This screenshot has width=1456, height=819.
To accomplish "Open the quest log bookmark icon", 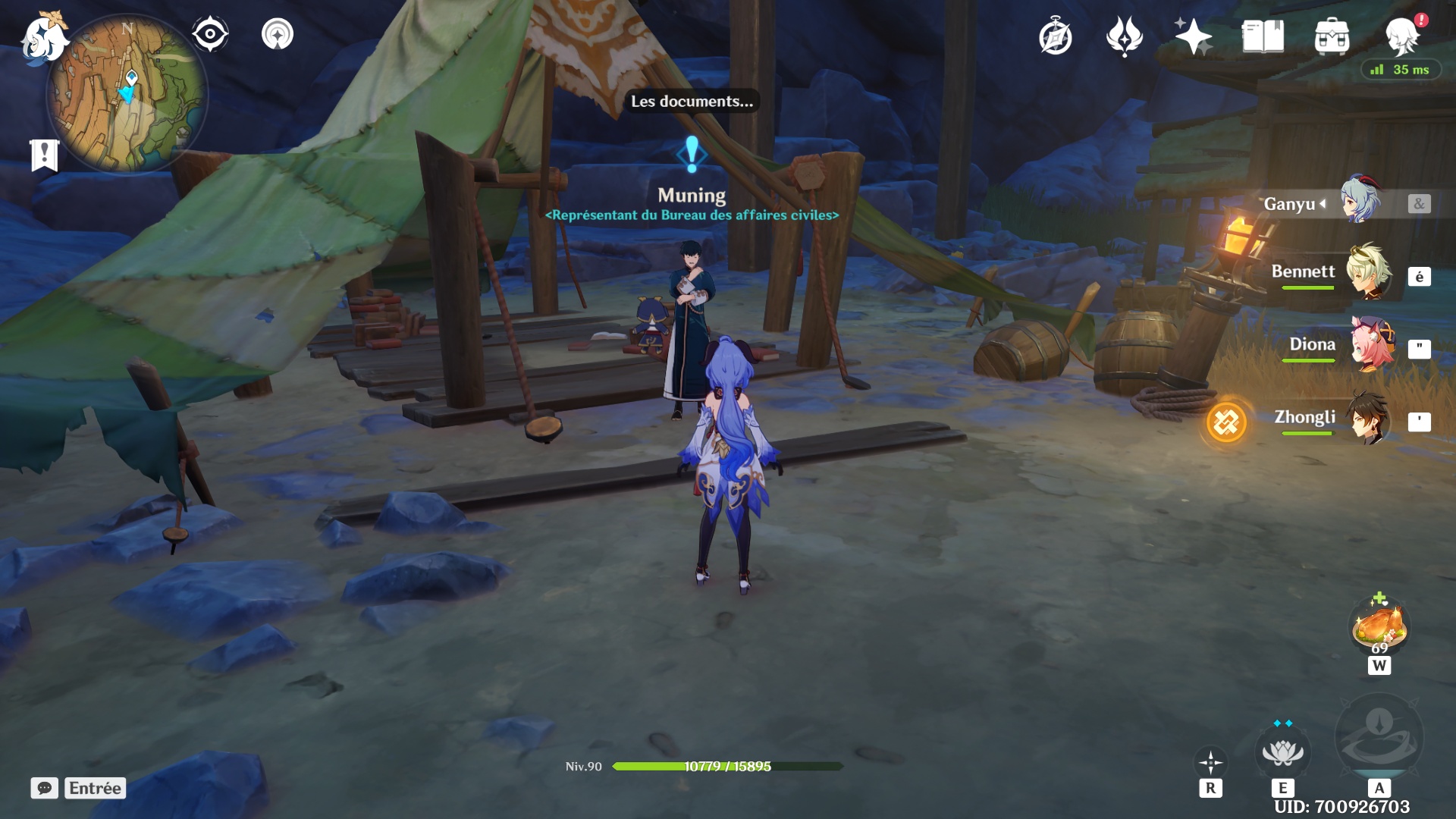I will tap(44, 155).
